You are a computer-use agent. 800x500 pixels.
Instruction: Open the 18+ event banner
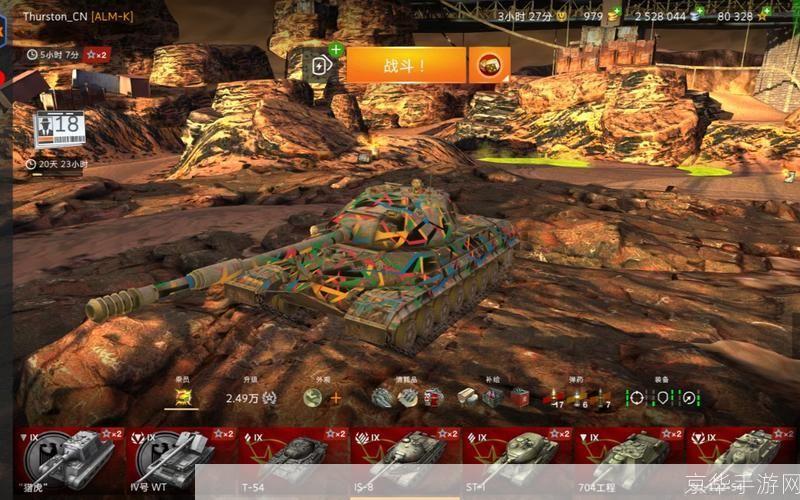(x=58, y=129)
